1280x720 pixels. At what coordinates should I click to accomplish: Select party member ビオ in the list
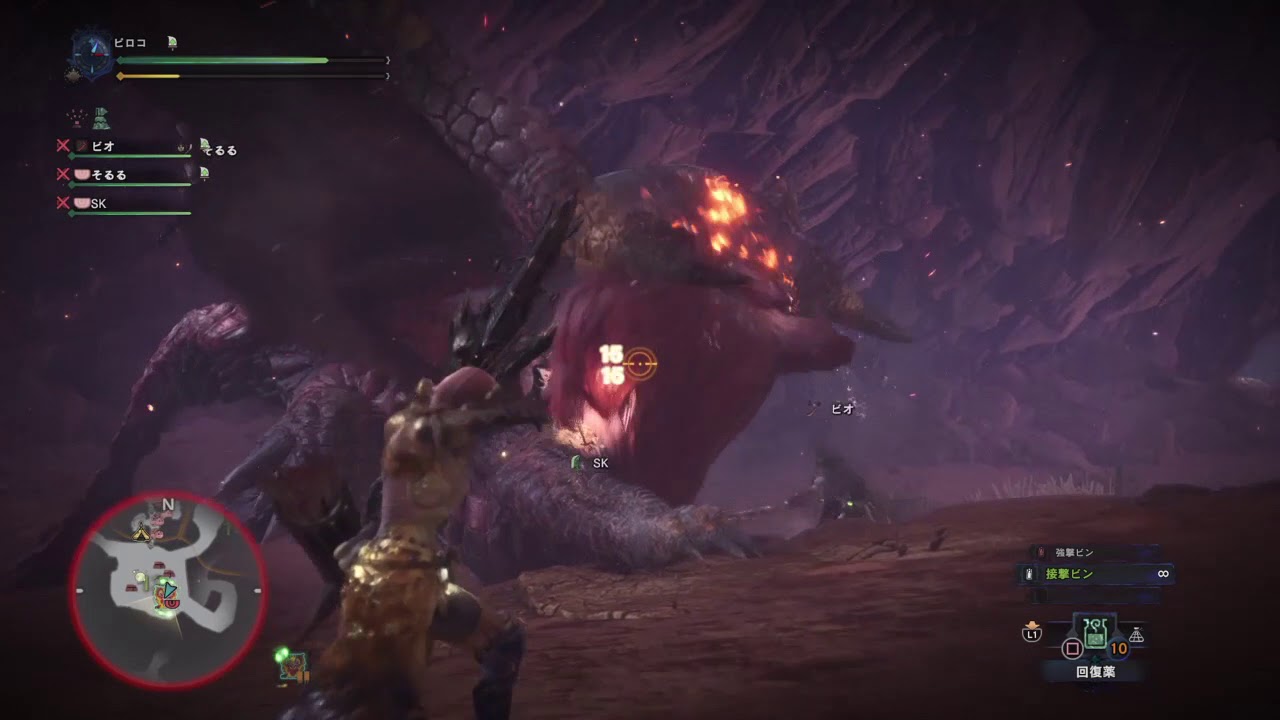[x=103, y=146]
